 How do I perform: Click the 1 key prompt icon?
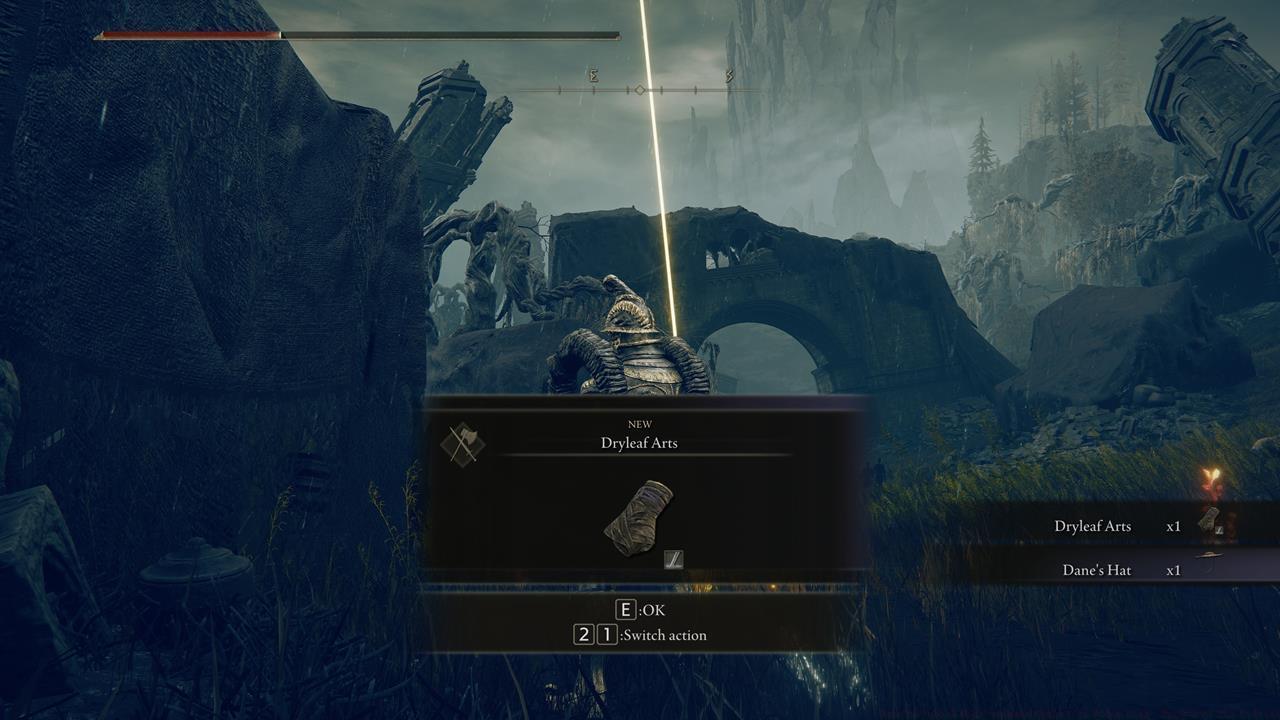[608, 634]
